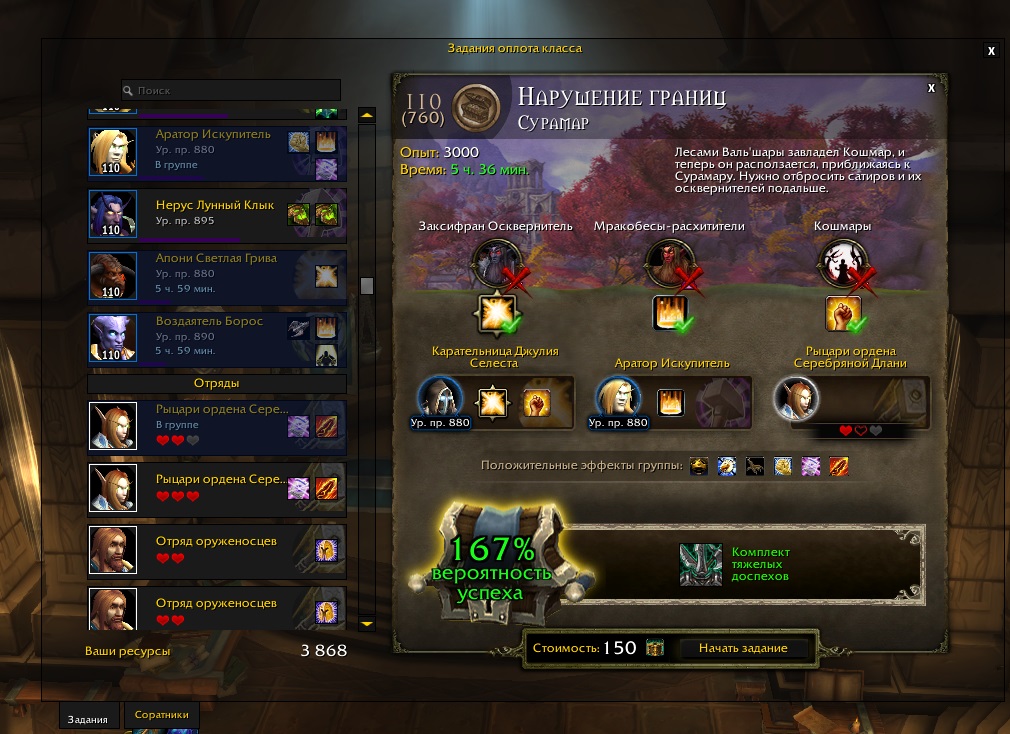Close the mission details panel
The height and width of the screenshot is (734, 1010).
931,88
